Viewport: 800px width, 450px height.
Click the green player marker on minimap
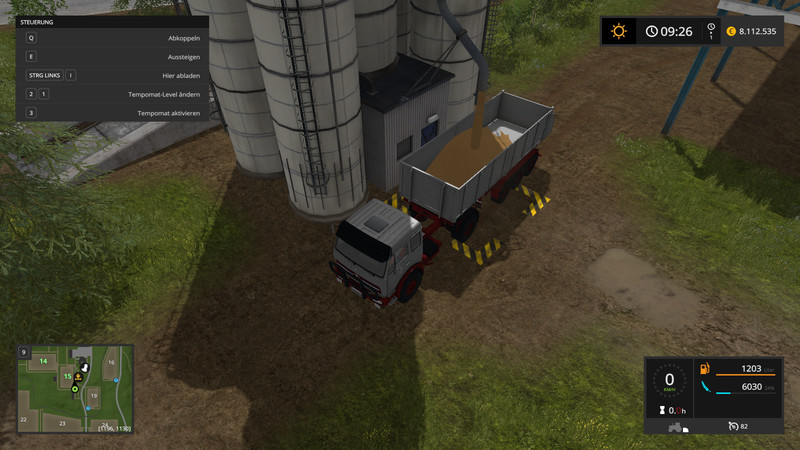[x=74, y=388]
